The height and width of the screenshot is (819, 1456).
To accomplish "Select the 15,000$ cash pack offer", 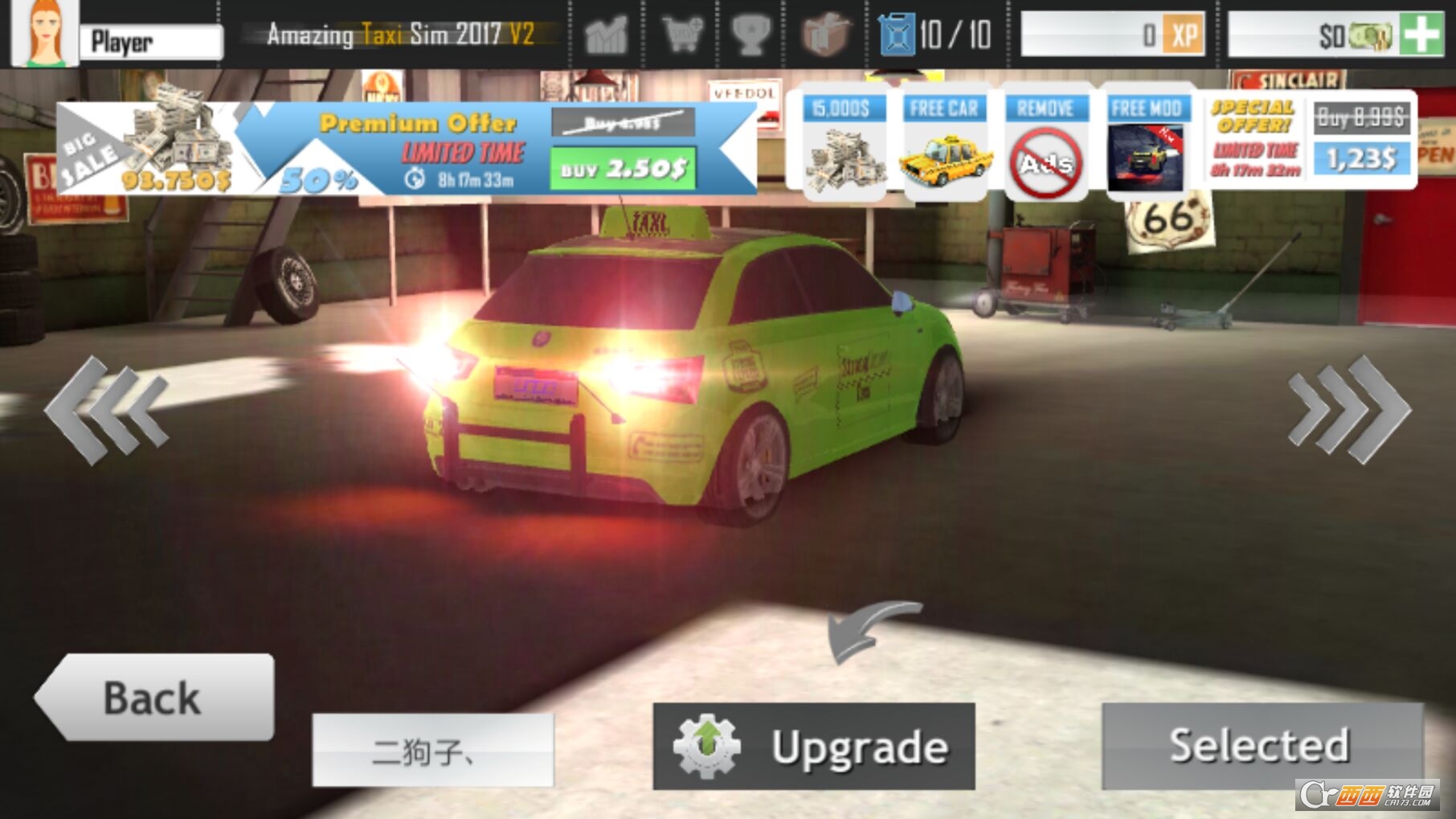I will point(843,145).
